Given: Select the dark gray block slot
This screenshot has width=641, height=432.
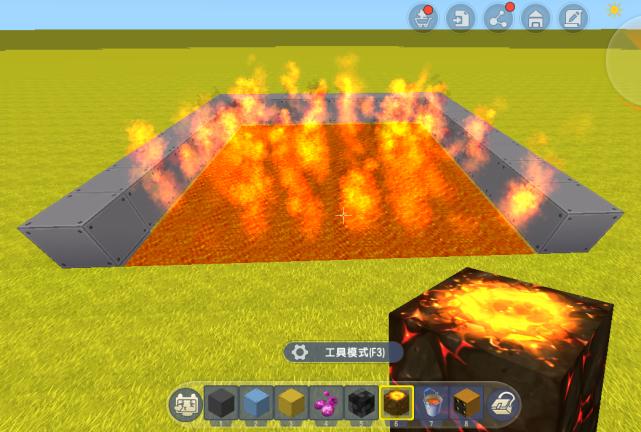Looking at the screenshot, I should pyautogui.click(x=220, y=403).
